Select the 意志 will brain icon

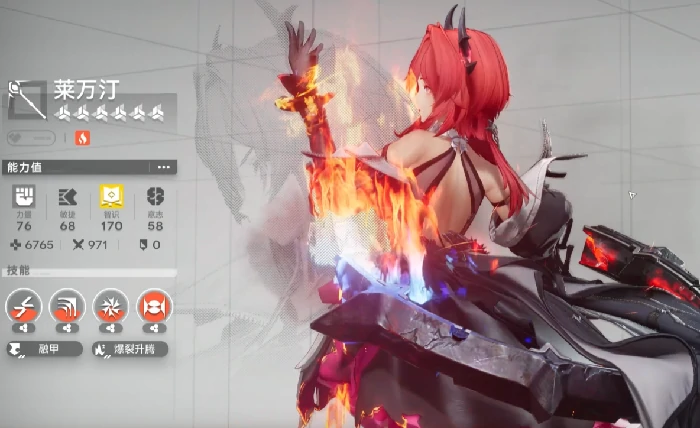click(155, 196)
